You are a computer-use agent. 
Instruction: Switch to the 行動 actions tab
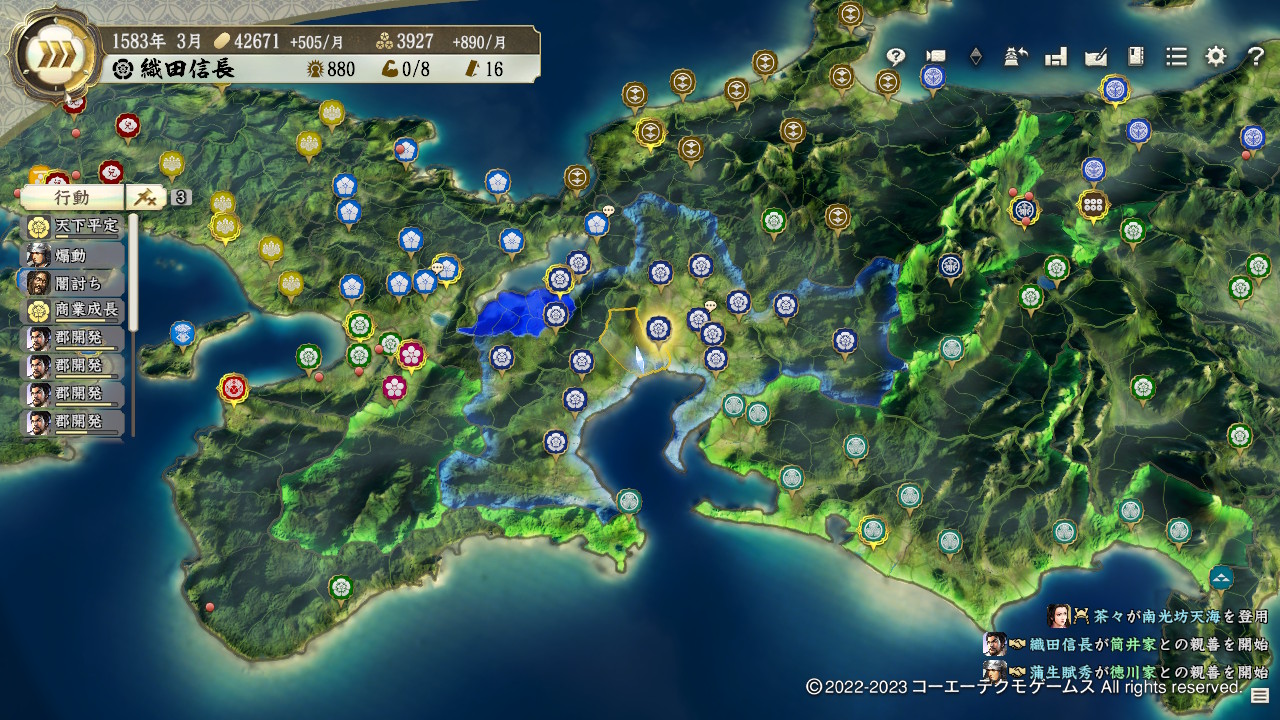coord(72,198)
